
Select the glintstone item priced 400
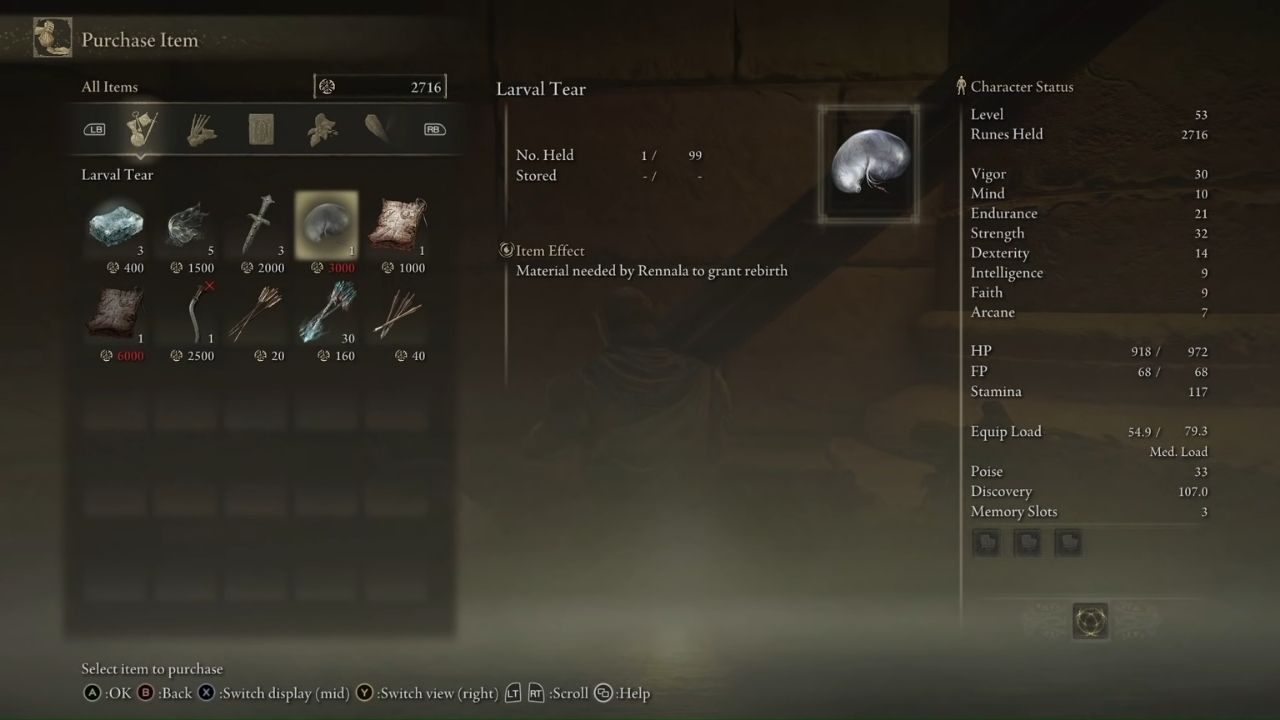point(115,222)
